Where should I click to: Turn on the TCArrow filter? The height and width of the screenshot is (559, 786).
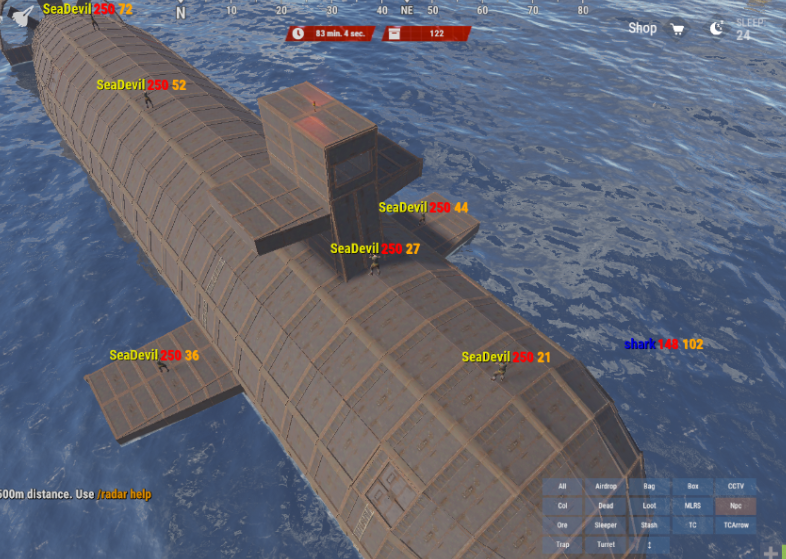point(736,525)
